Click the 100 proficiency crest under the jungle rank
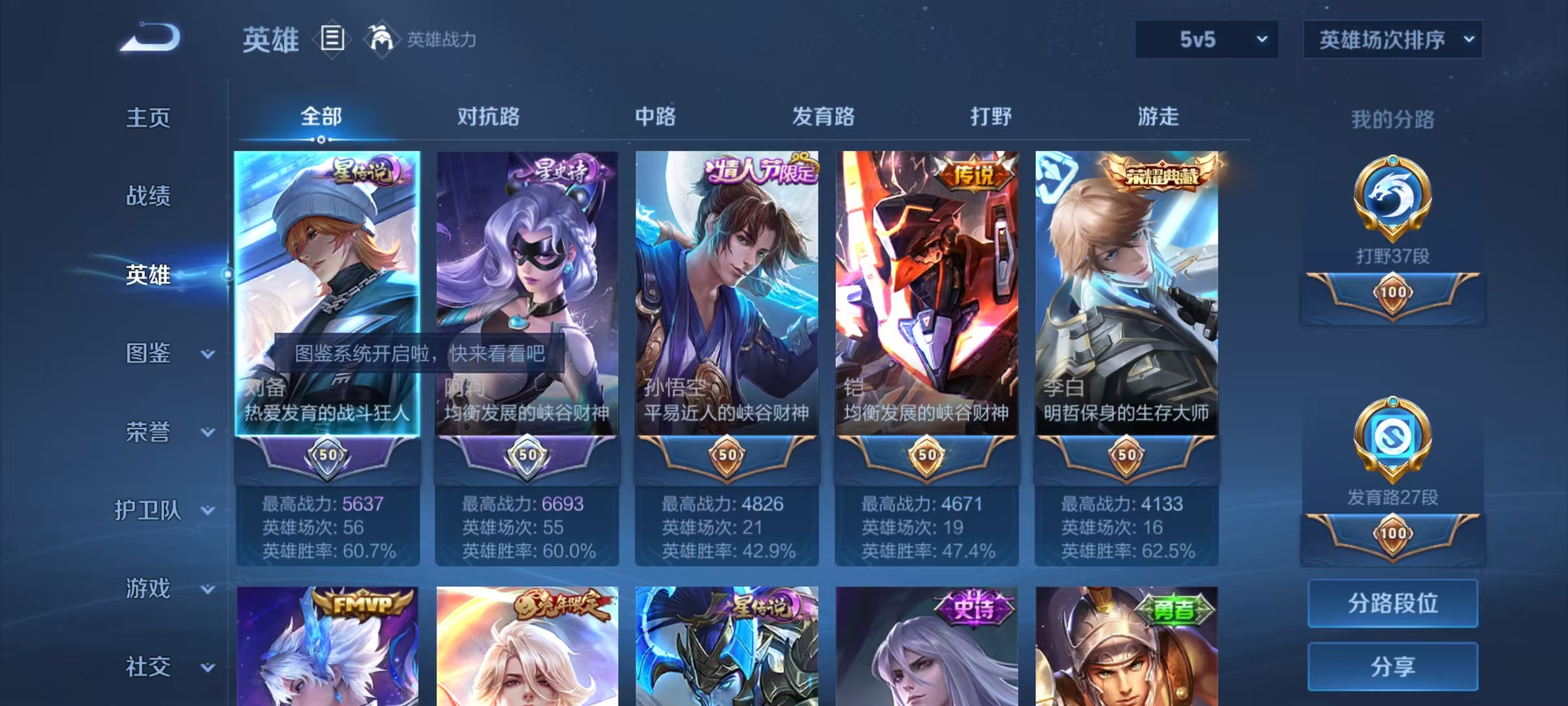1568x706 pixels. [1392, 293]
